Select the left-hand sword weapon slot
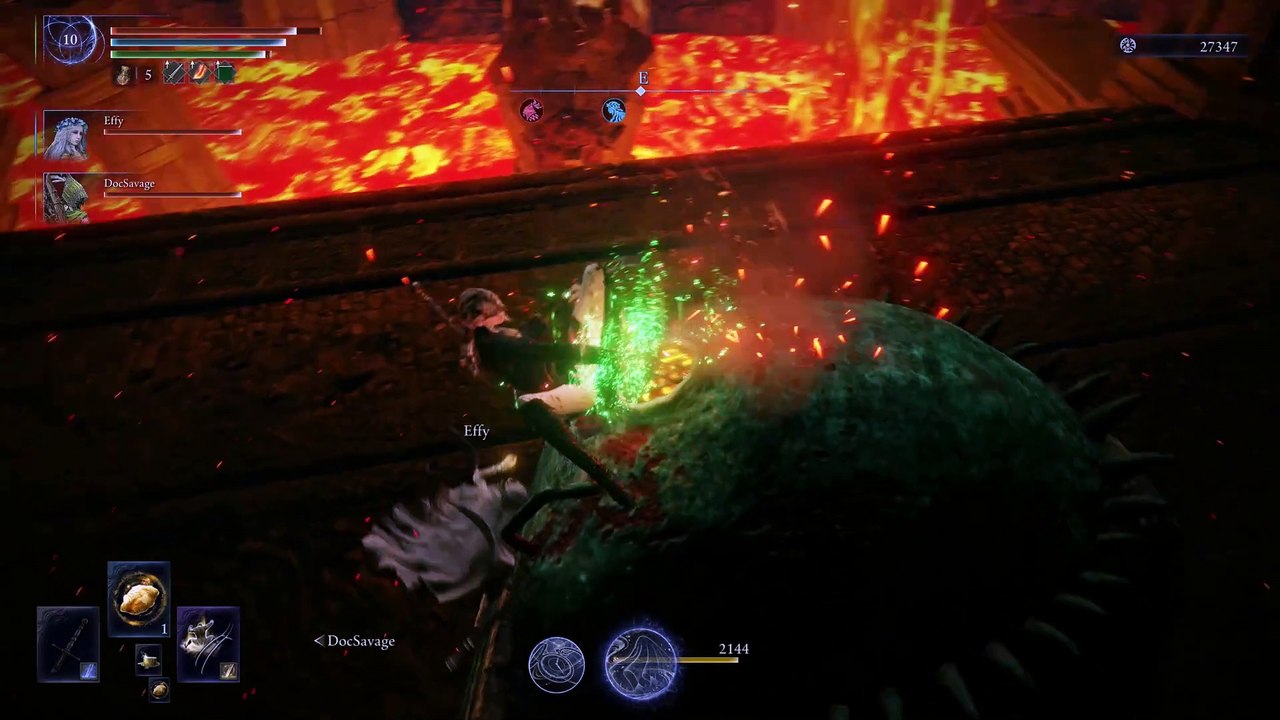The width and height of the screenshot is (1280, 720). 68,644
